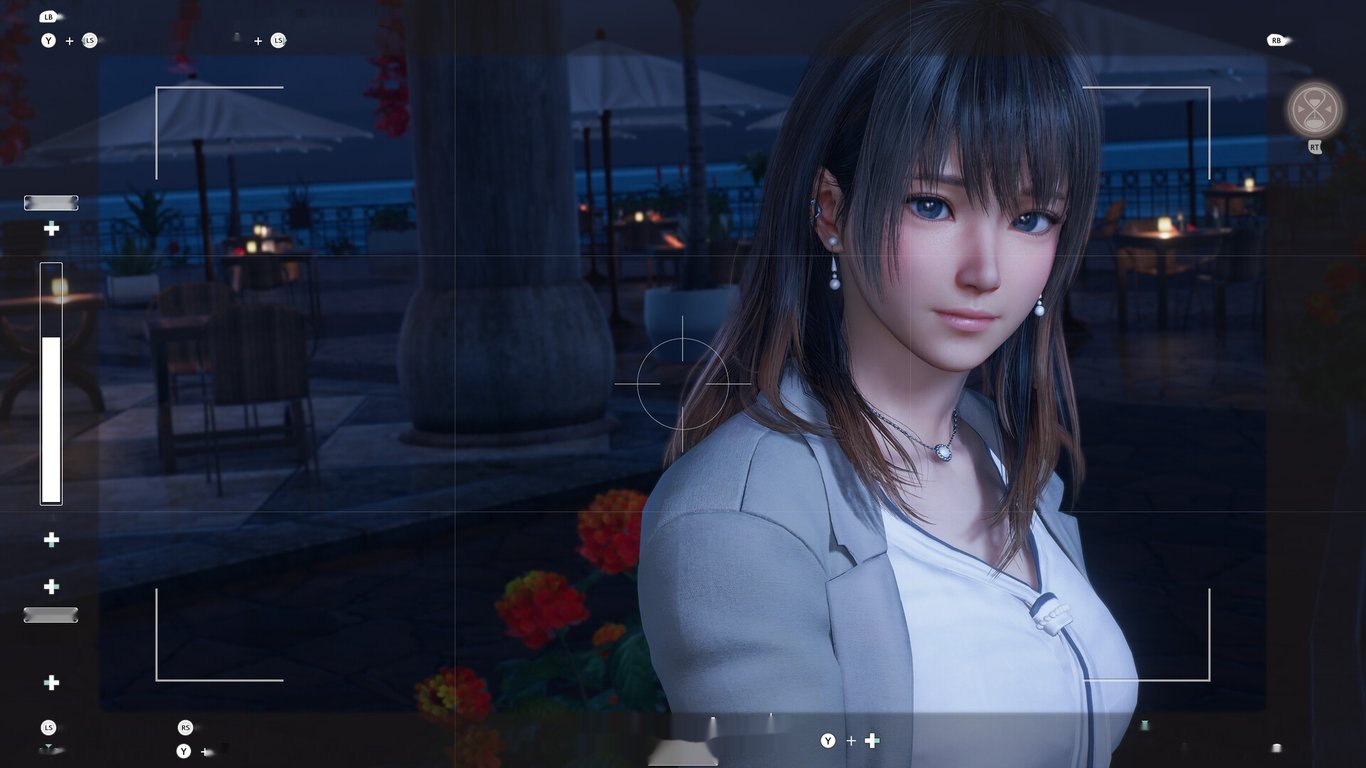Click the LS stick icon in the second top-left prompt
1366x768 pixels.
point(277,41)
